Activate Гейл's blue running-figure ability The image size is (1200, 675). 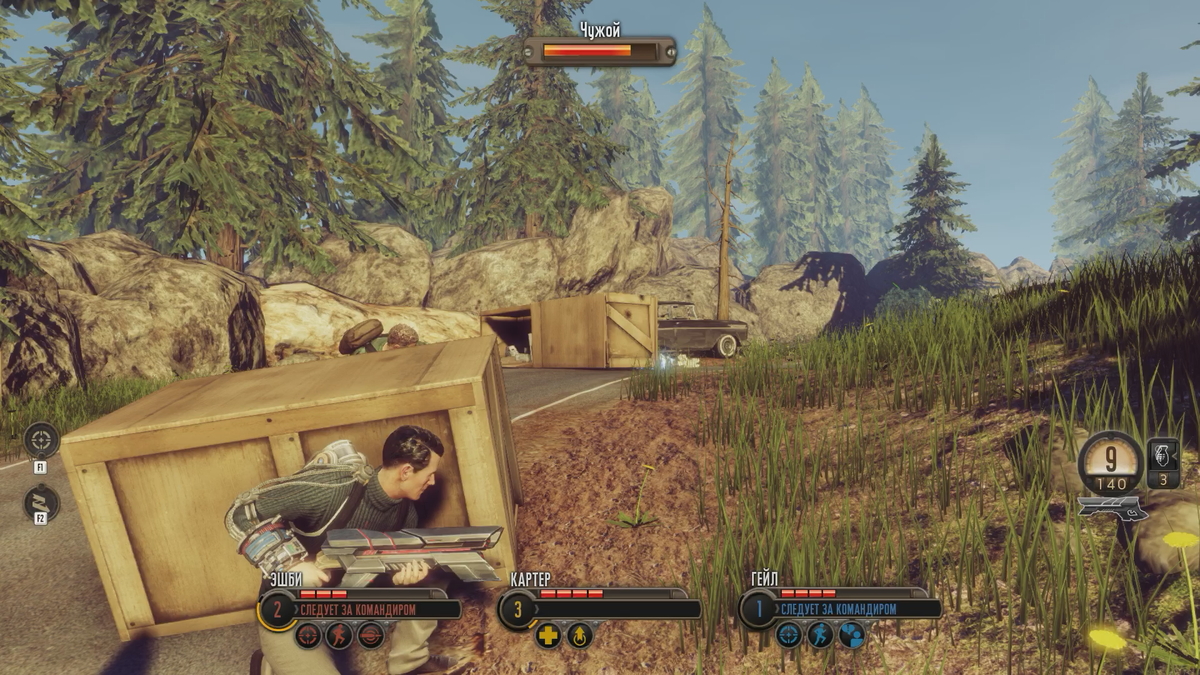click(x=820, y=635)
